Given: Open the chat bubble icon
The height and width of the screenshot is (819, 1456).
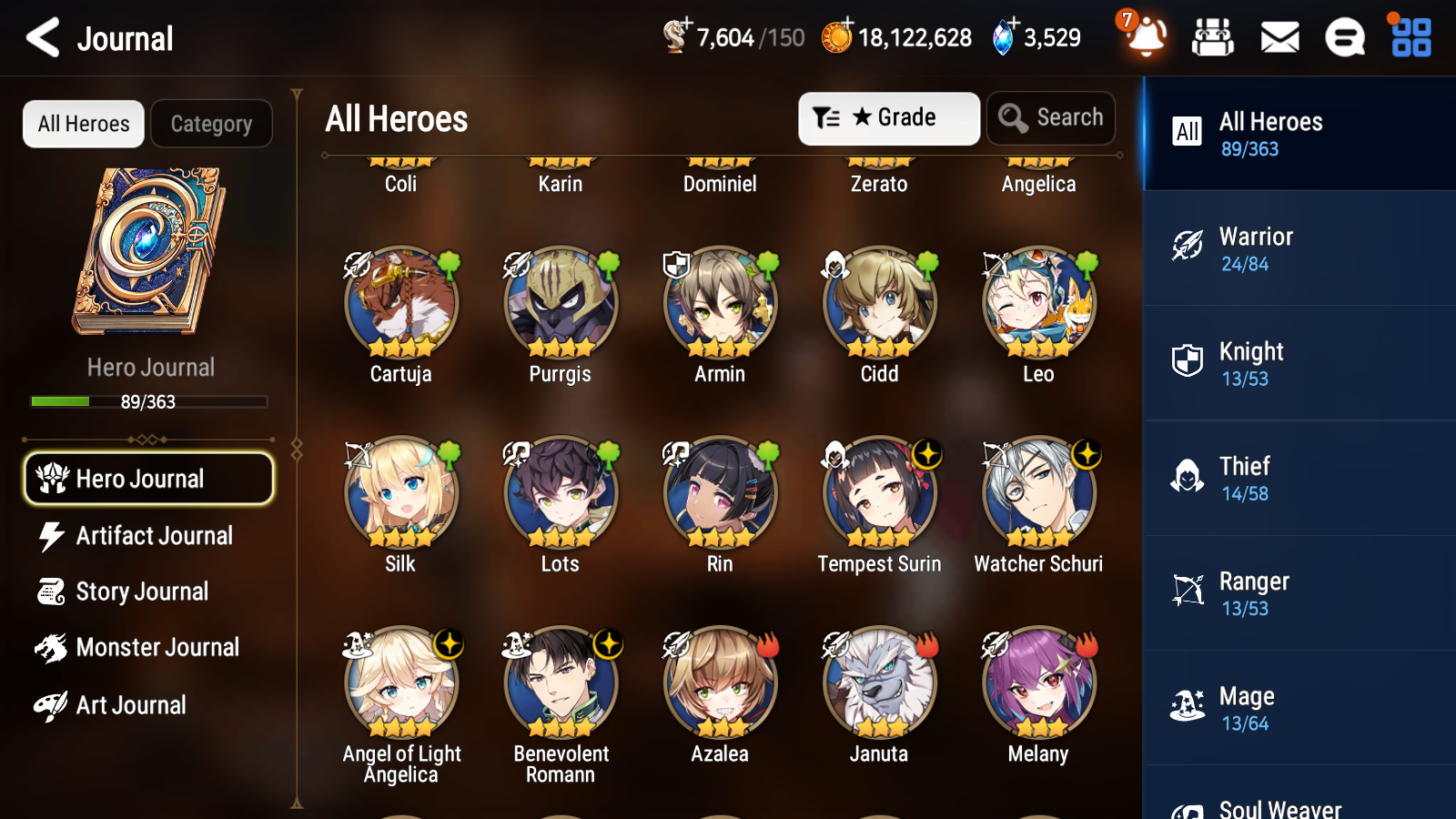Looking at the screenshot, I should tap(1344, 37).
